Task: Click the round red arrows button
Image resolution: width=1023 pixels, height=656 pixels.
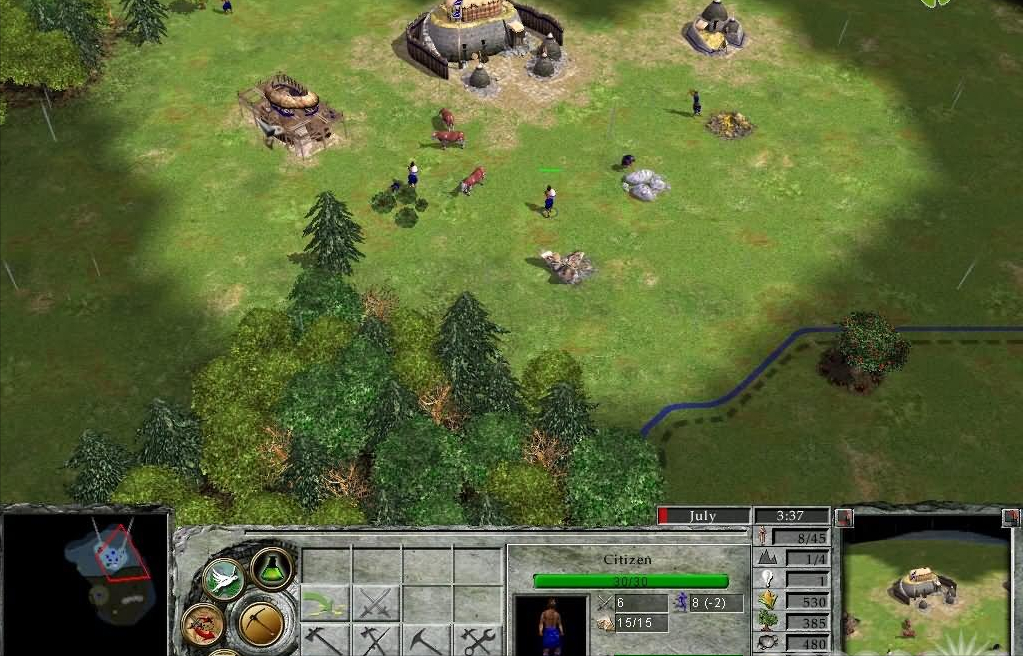Action: [x=202, y=625]
